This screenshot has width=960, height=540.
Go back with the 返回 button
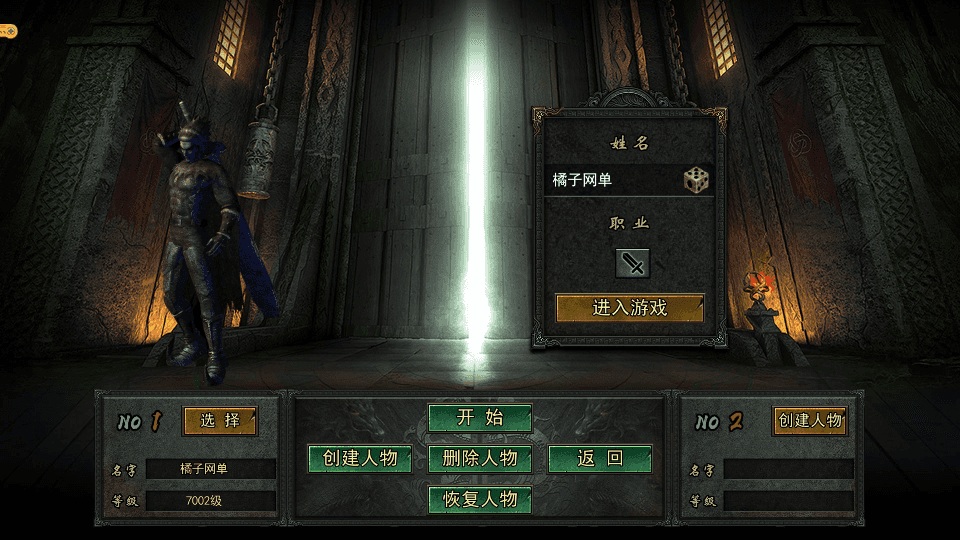600,459
